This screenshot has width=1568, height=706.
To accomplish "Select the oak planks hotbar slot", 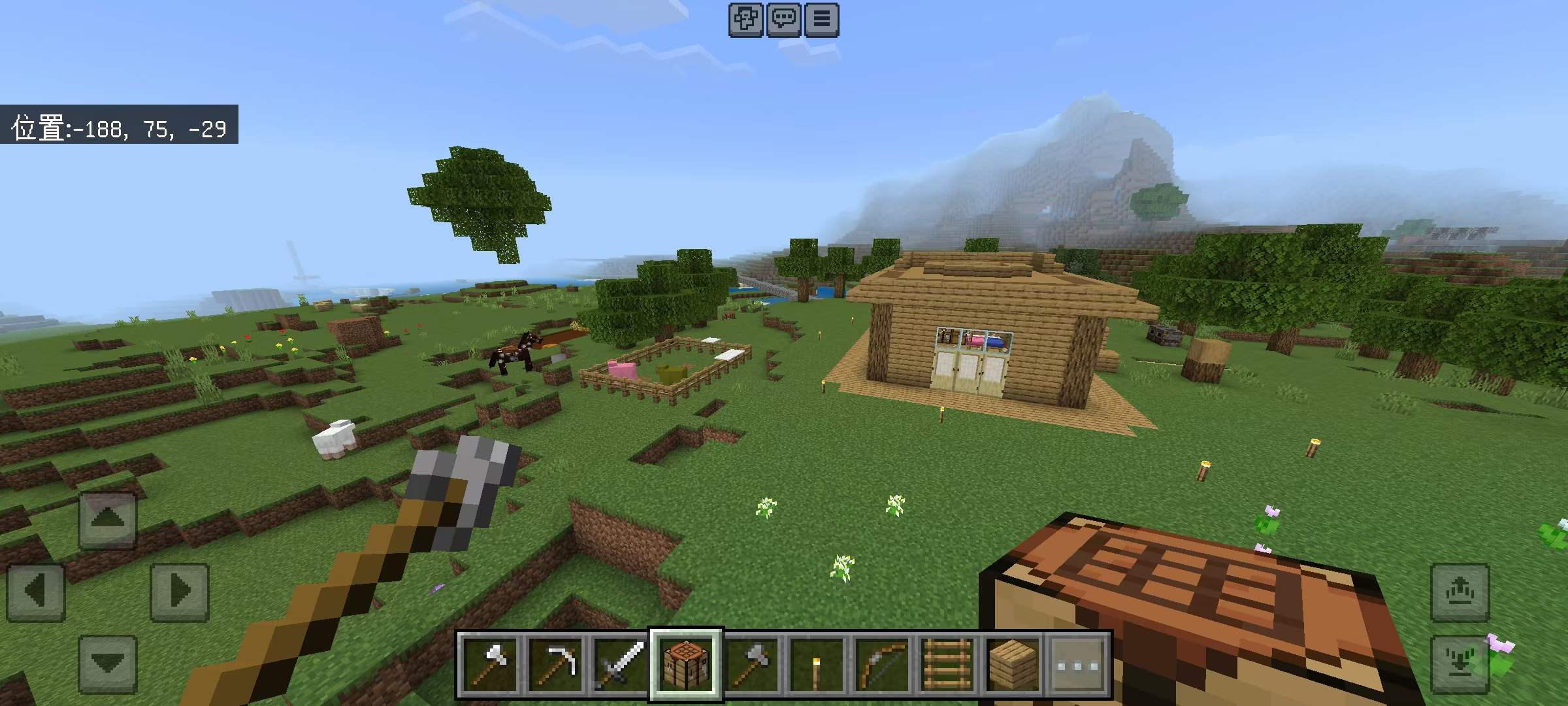I will pyautogui.click(x=1013, y=665).
